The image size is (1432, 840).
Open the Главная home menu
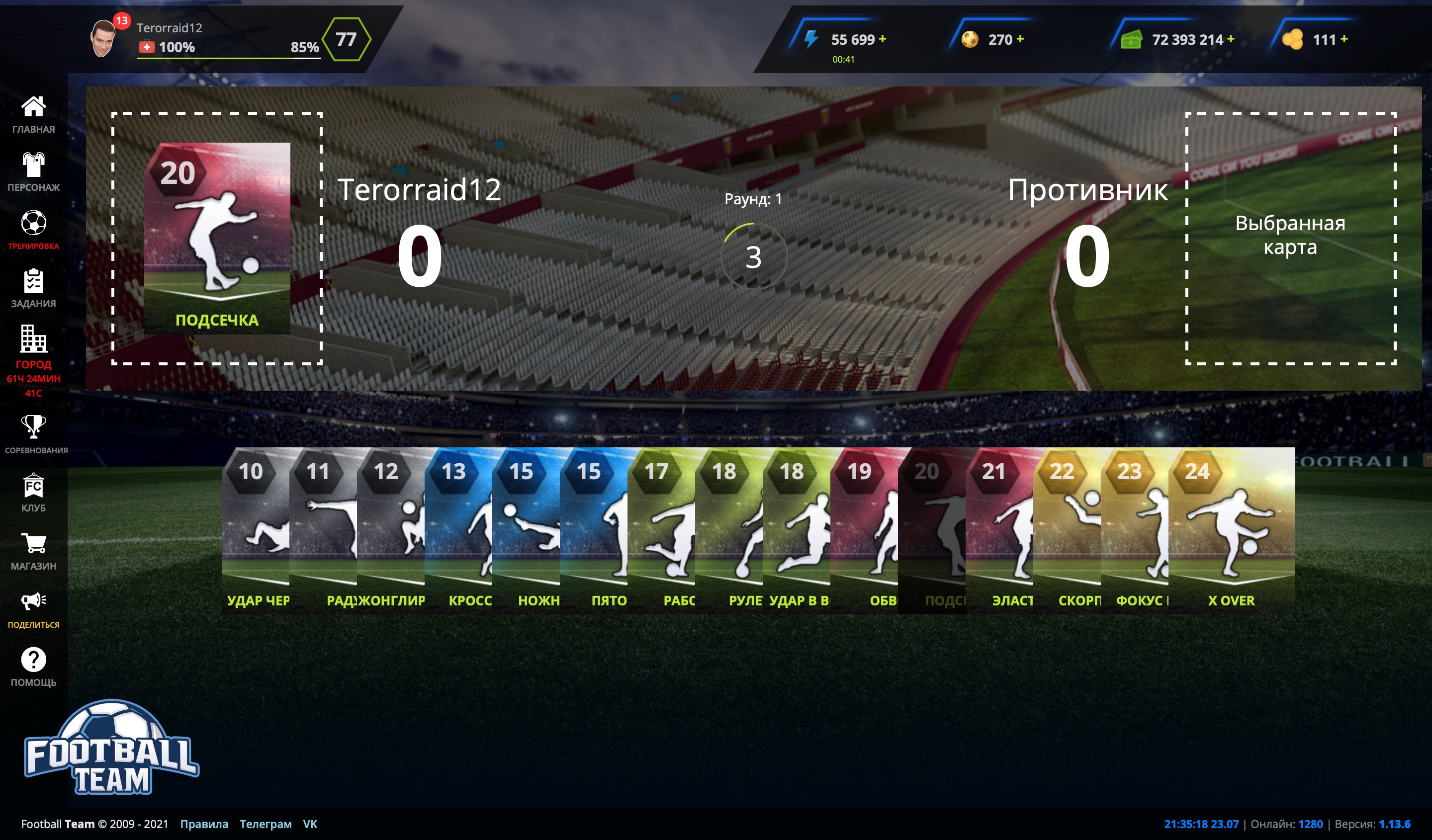[33, 114]
